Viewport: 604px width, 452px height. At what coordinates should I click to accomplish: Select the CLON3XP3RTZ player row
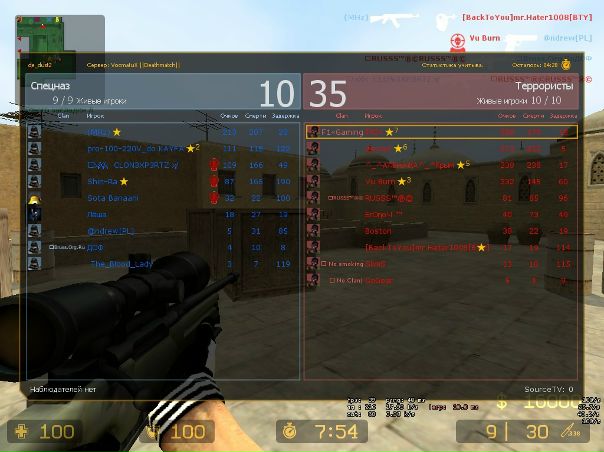click(x=160, y=165)
